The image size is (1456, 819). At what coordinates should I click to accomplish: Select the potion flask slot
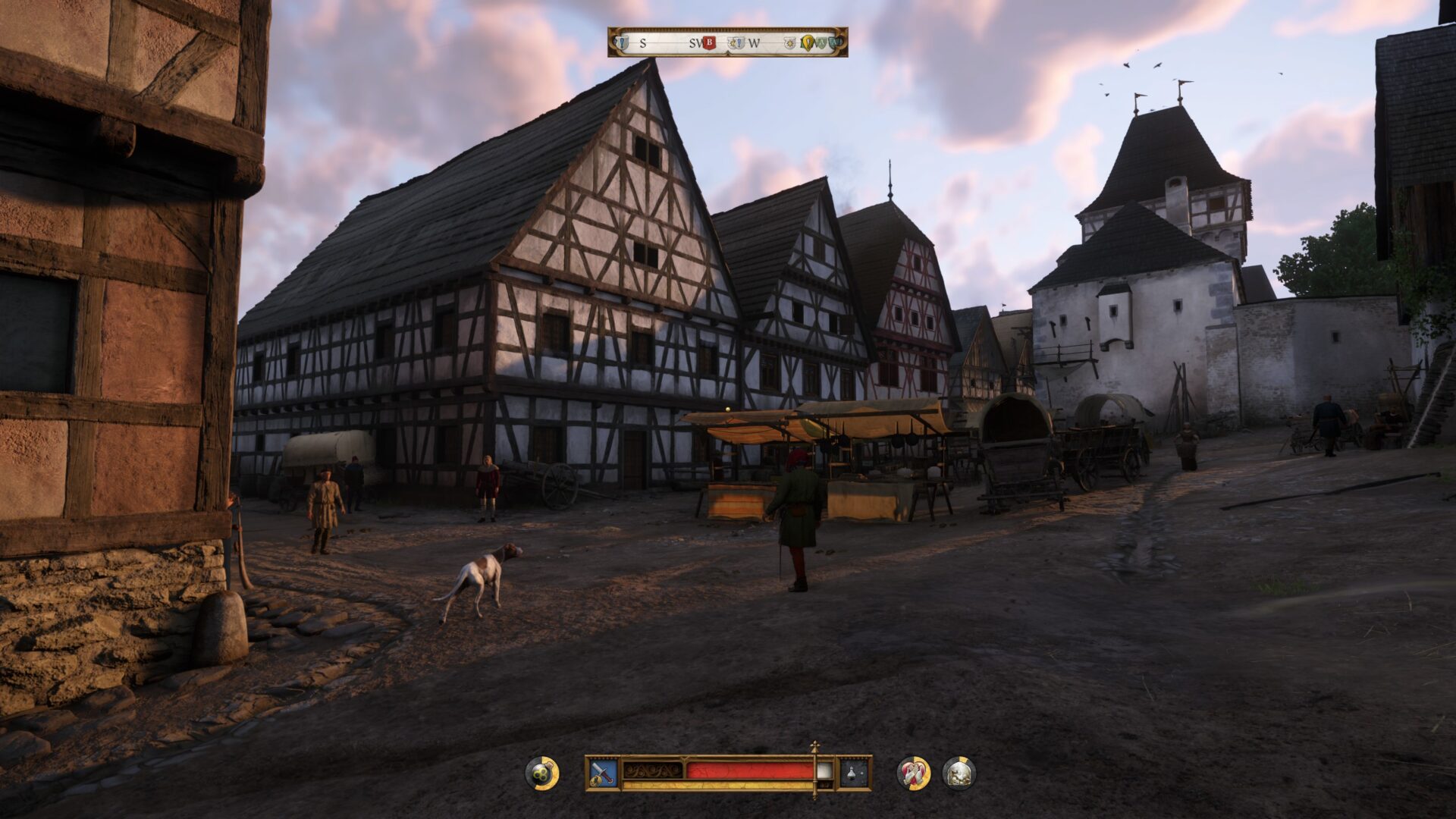click(853, 773)
